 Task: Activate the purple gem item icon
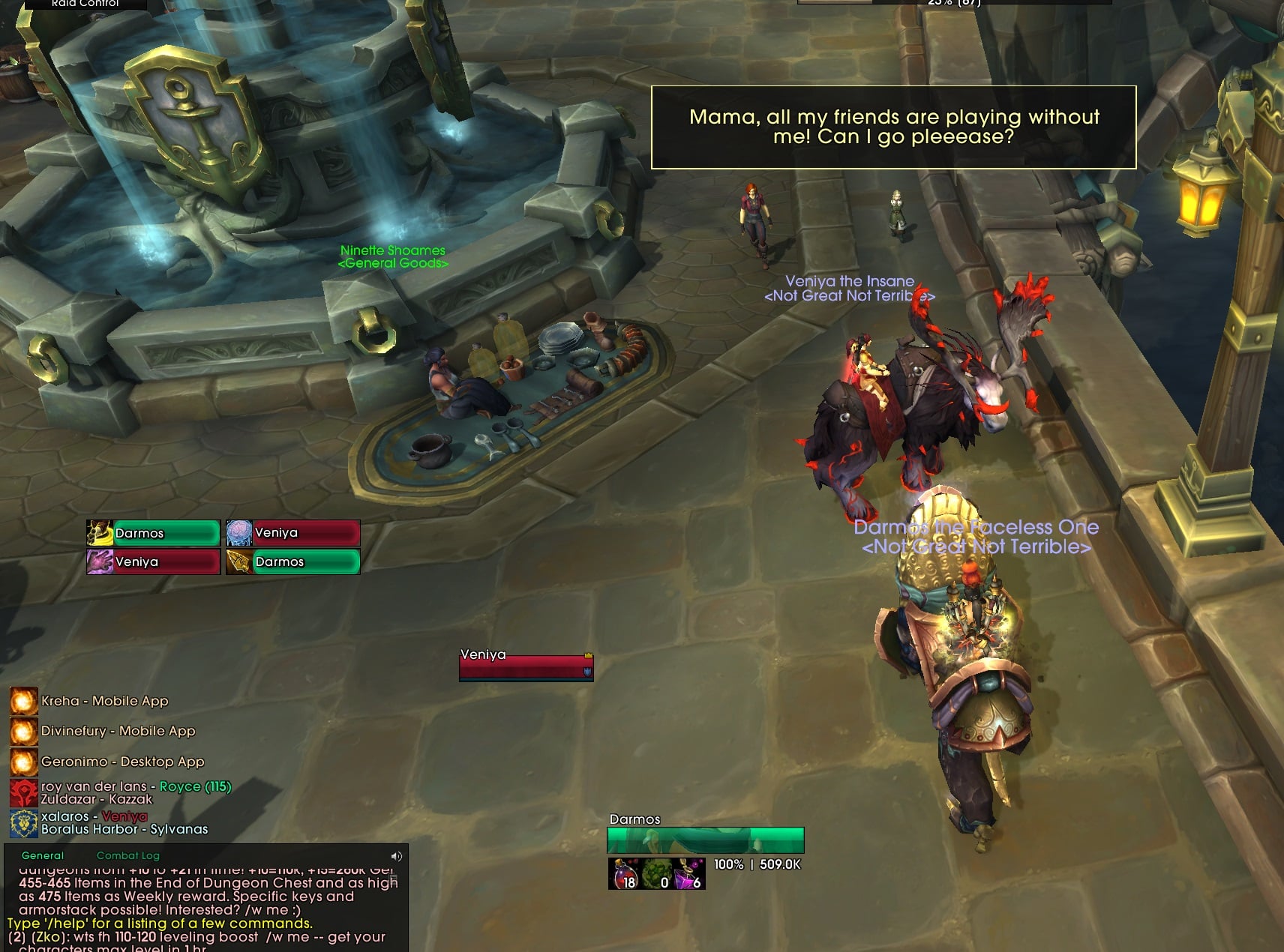click(x=689, y=874)
